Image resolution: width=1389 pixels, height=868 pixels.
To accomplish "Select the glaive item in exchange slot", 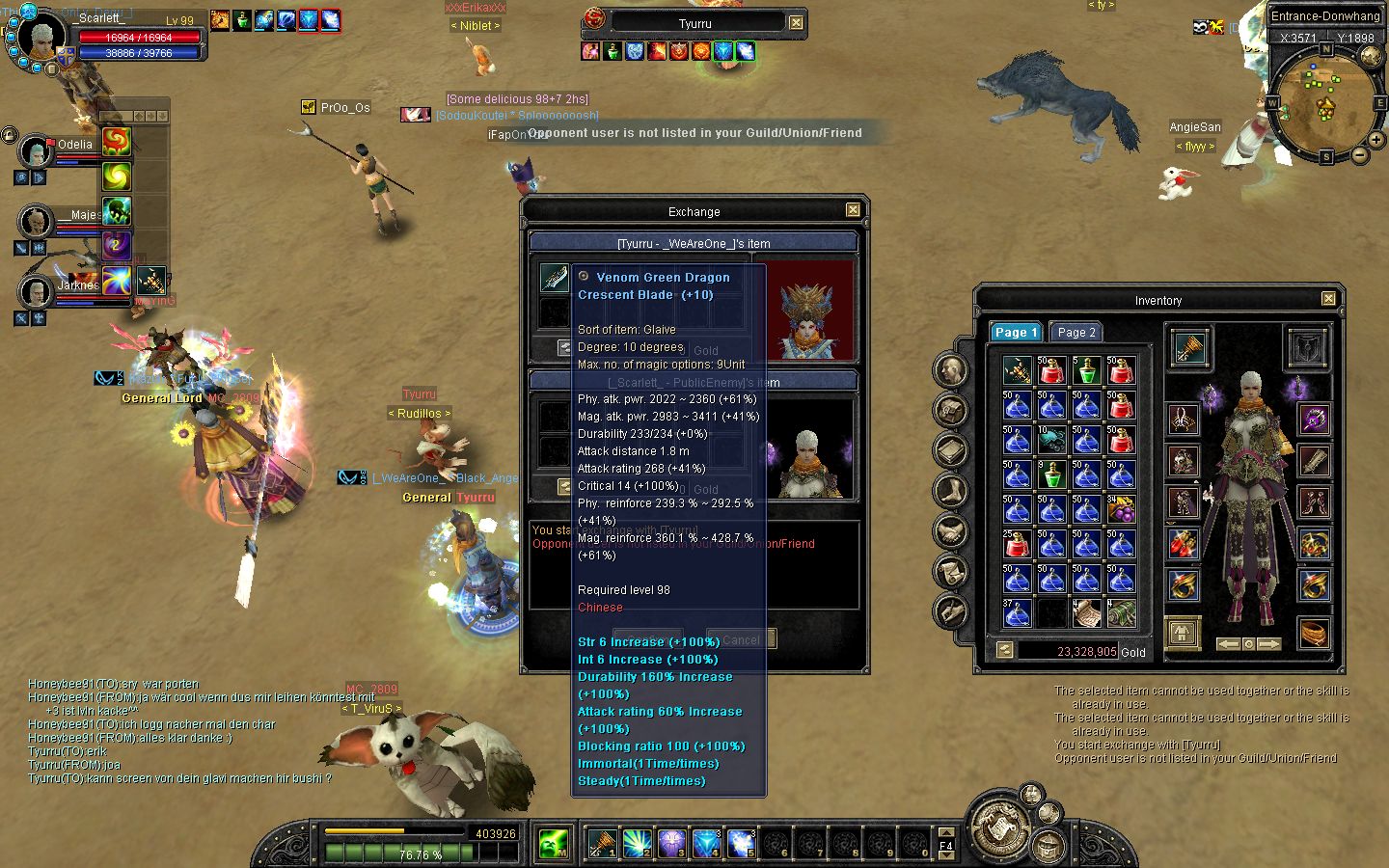I will click(x=554, y=279).
